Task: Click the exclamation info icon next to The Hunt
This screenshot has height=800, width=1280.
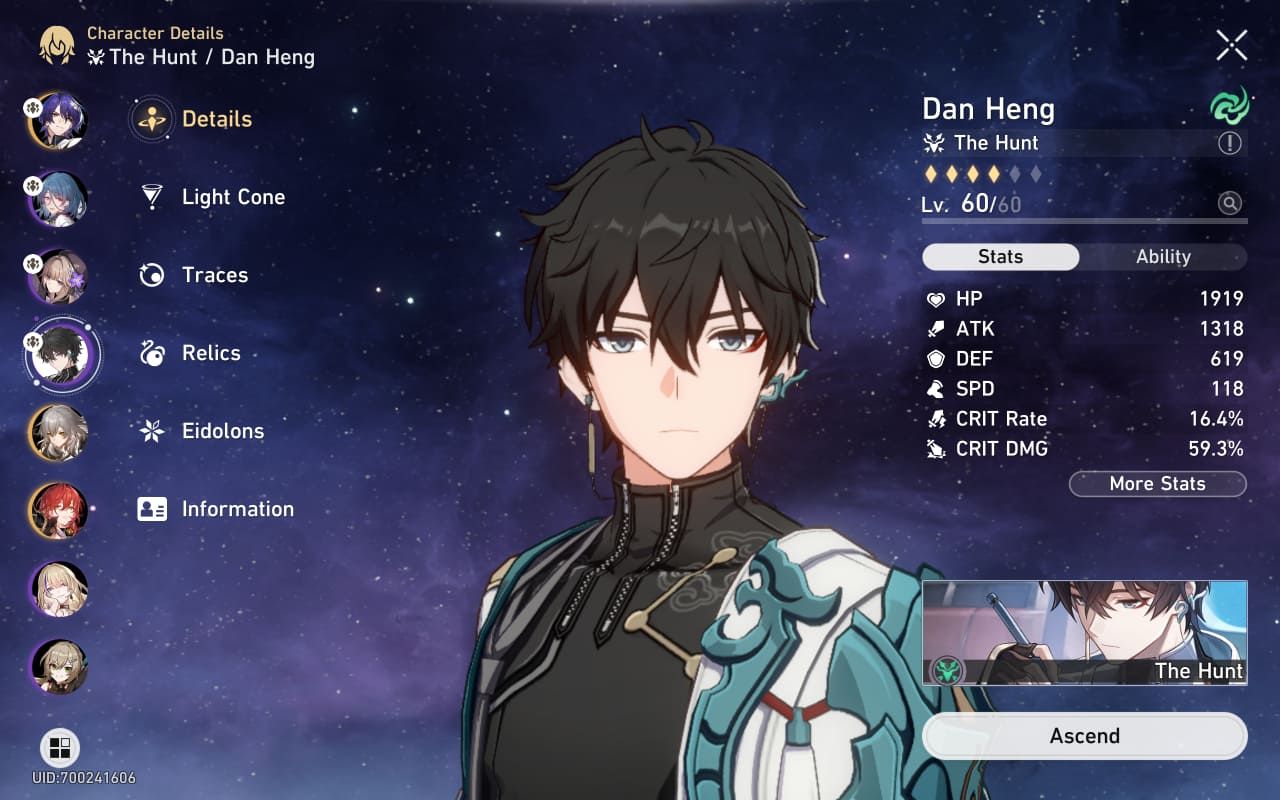Action: [1230, 143]
